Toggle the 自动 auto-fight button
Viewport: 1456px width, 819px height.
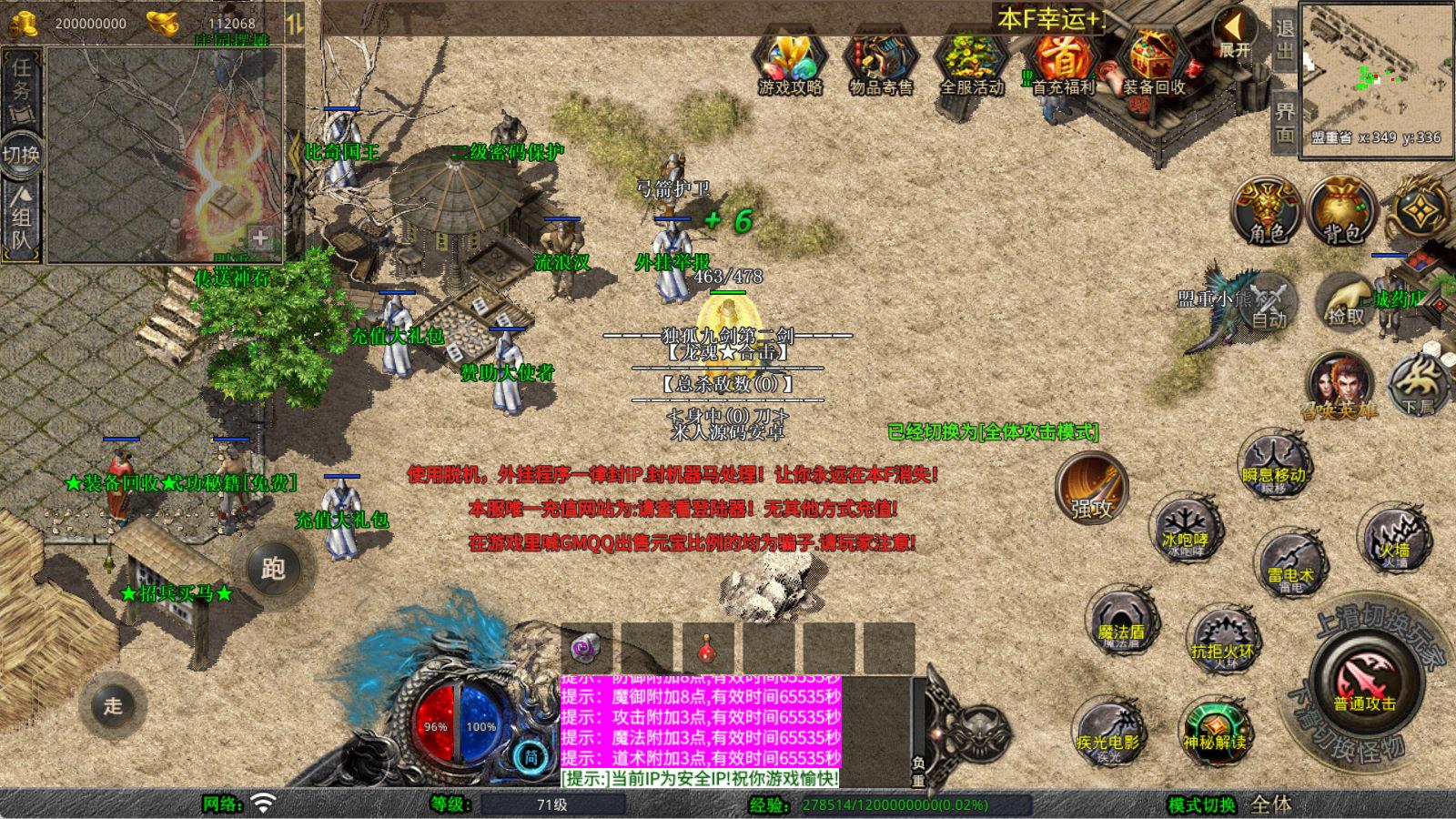click(1269, 302)
